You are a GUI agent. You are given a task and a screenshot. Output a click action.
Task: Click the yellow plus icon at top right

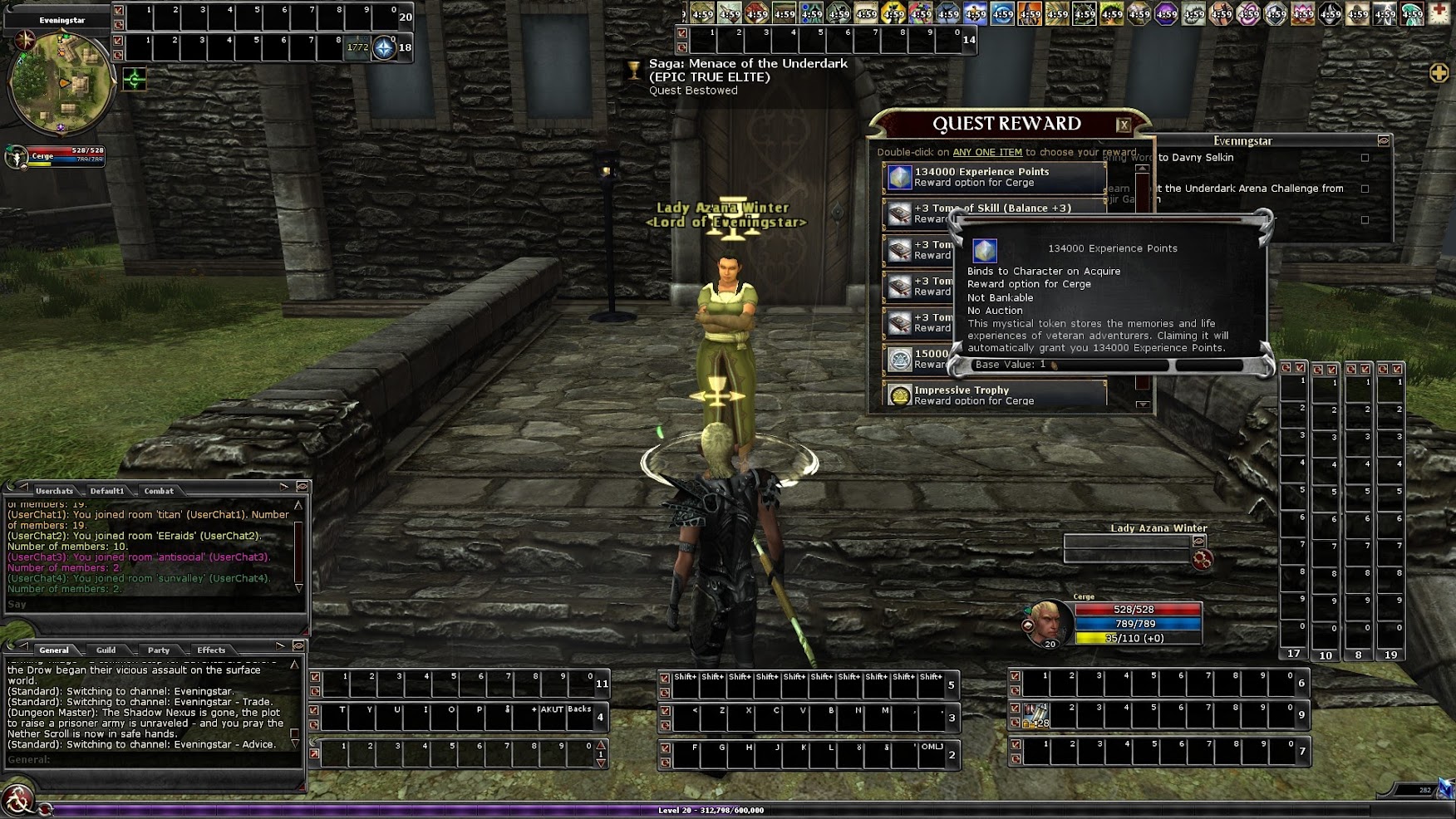[1439, 73]
